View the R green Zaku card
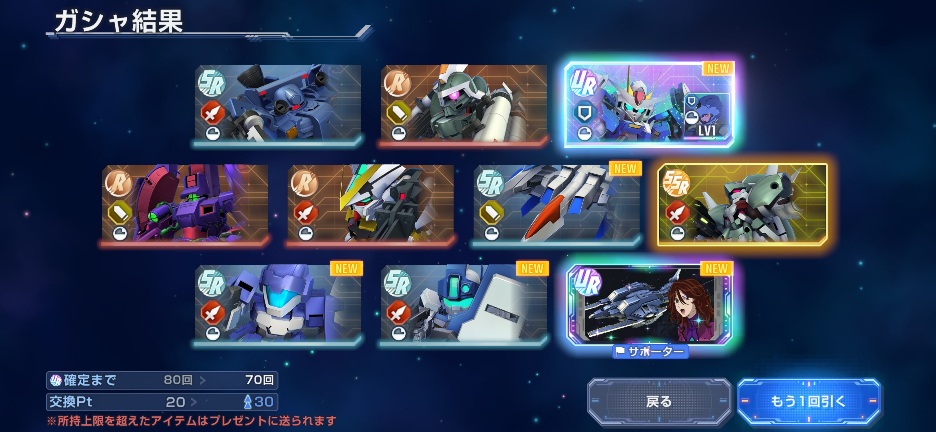 (x=464, y=105)
